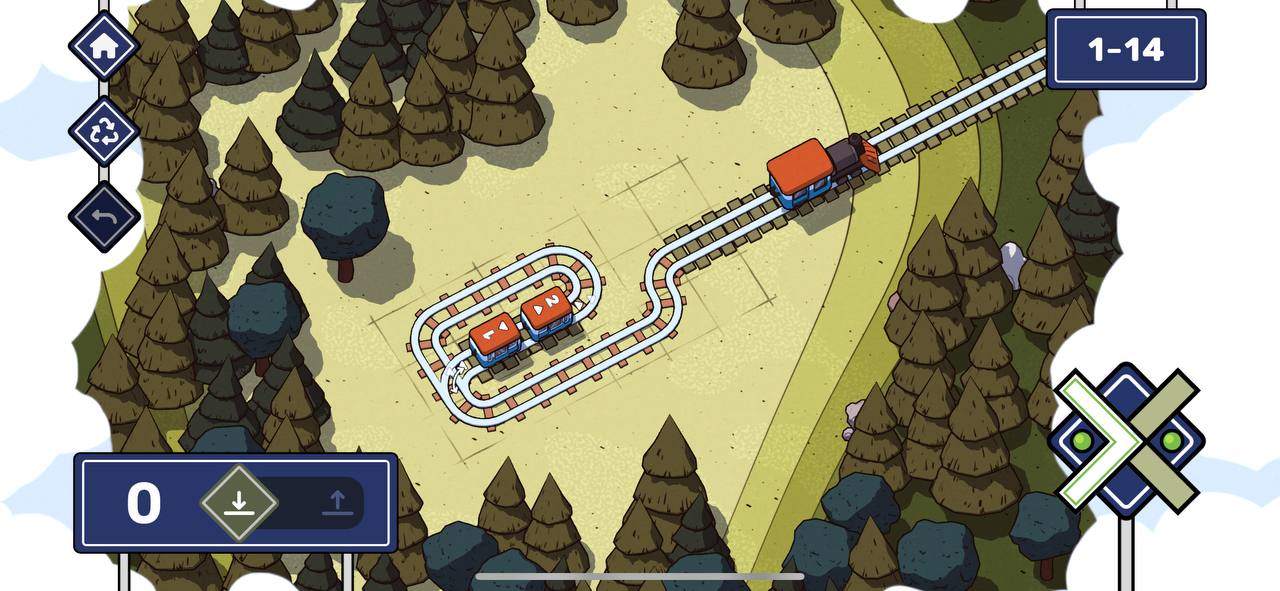Restart the level with the recycle button

(104, 132)
